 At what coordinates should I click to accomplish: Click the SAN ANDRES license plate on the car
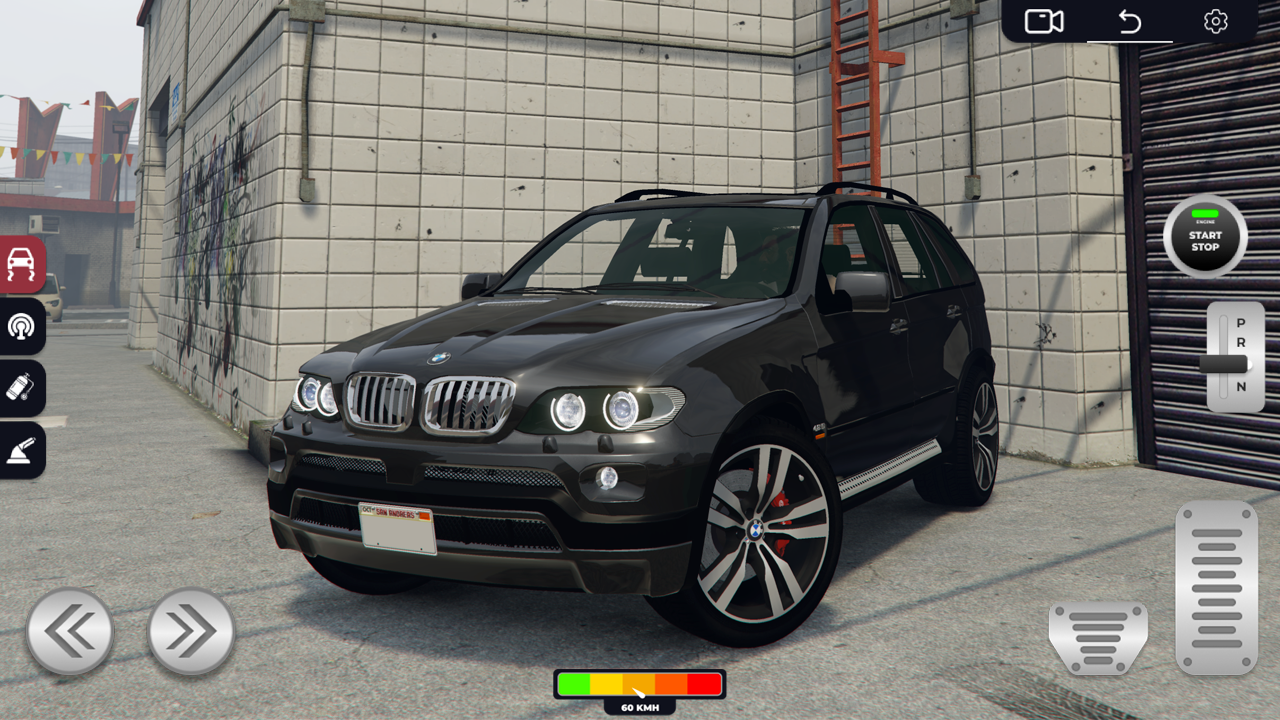click(x=394, y=527)
